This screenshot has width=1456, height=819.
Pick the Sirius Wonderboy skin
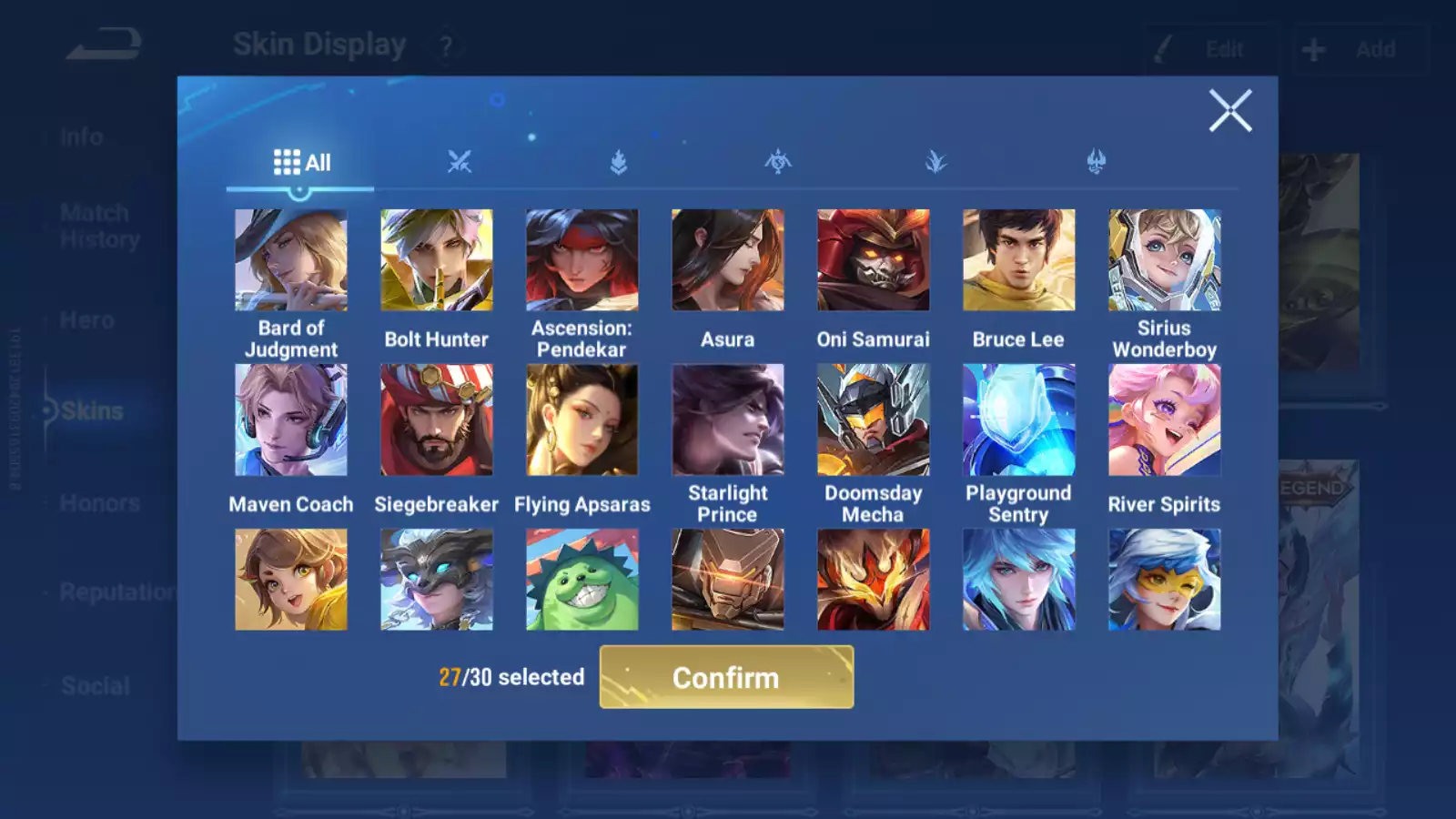click(x=1165, y=260)
